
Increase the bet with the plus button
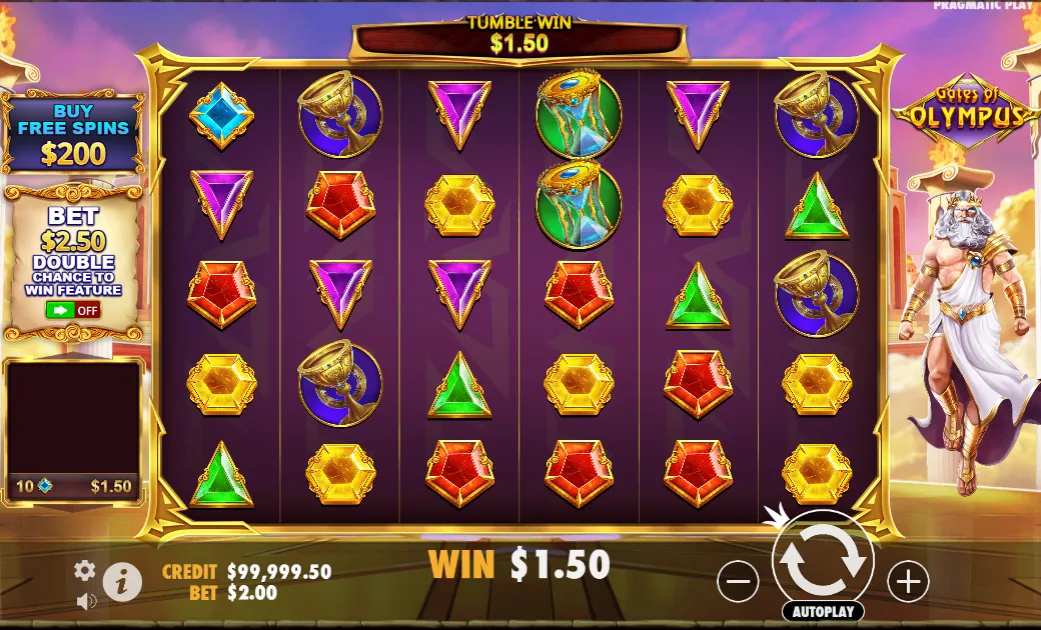pos(908,581)
